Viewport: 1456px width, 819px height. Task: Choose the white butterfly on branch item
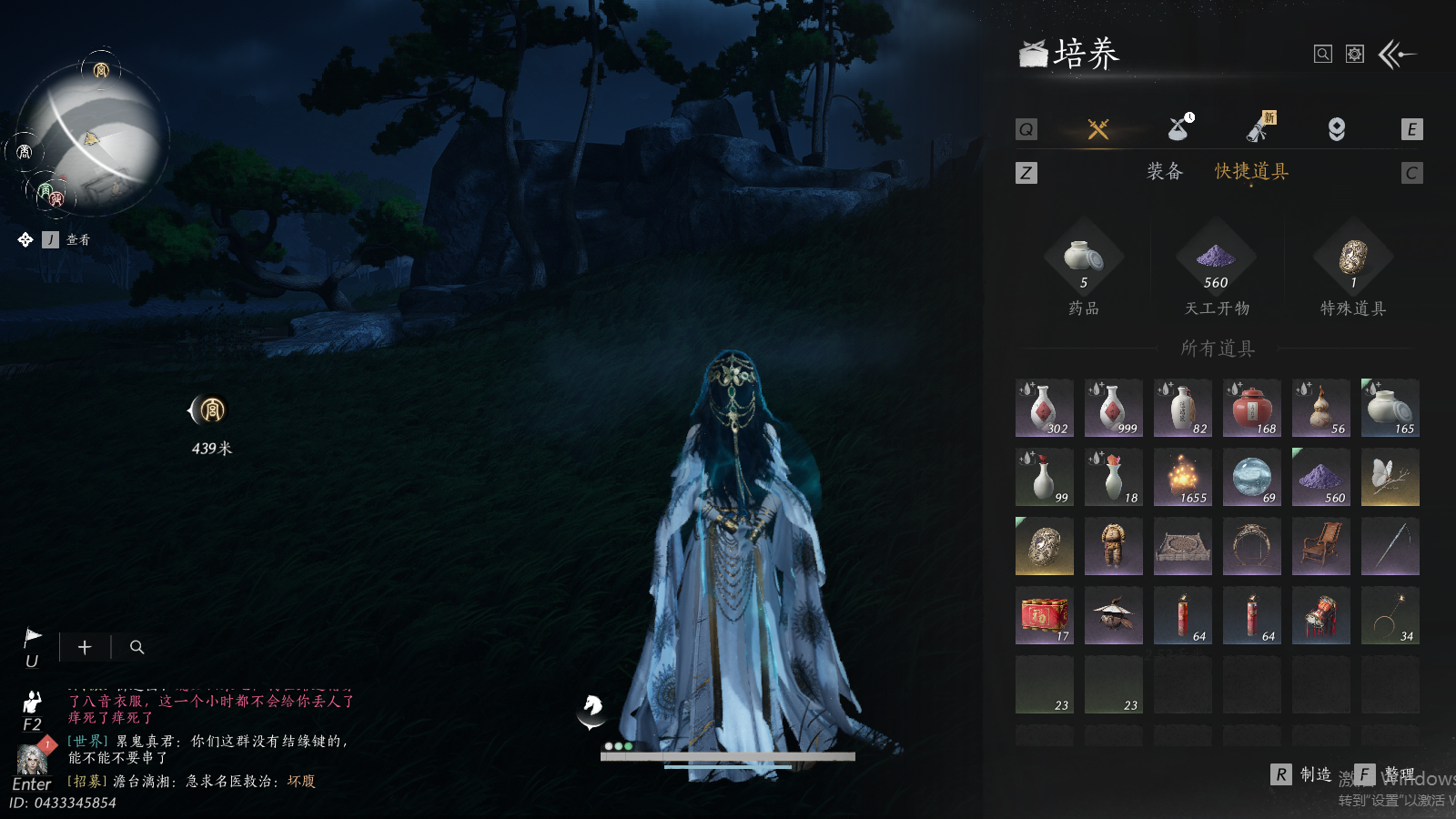(x=1390, y=477)
